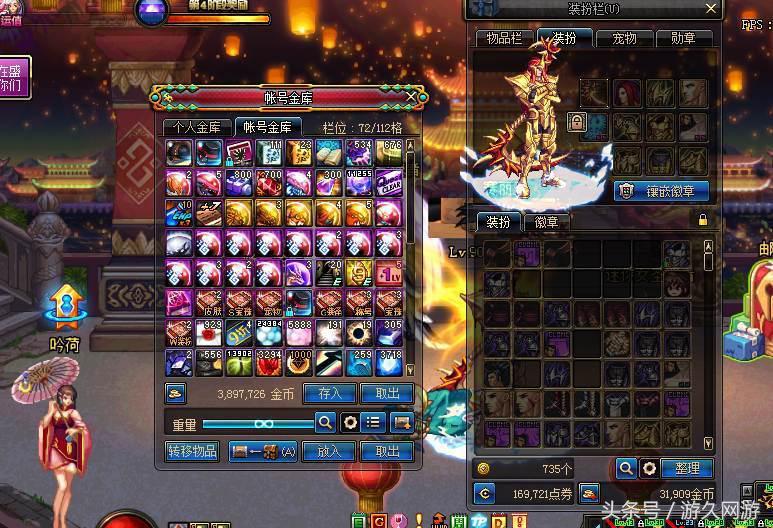Click 取出 beside the gold amount
This screenshot has width=773, height=528.
(x=387, y=394)
